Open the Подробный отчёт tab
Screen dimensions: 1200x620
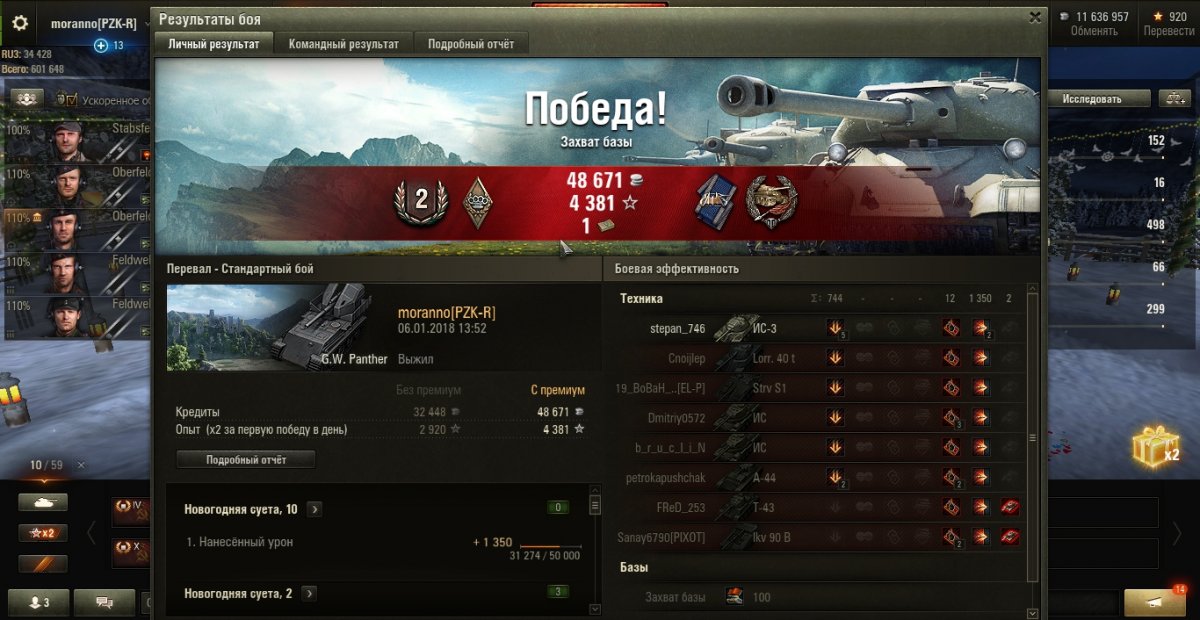tap(471, 44)
